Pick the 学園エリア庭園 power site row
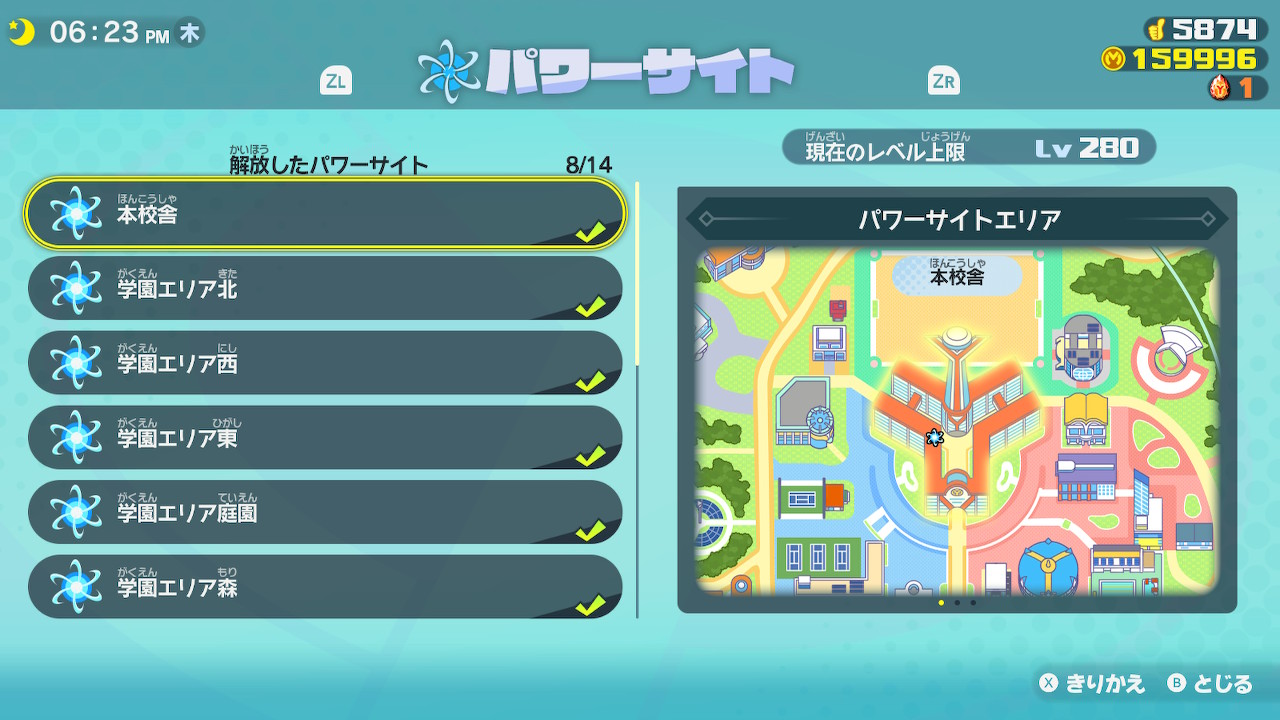This screenshot has width=1280, height=720. point(325,513)
